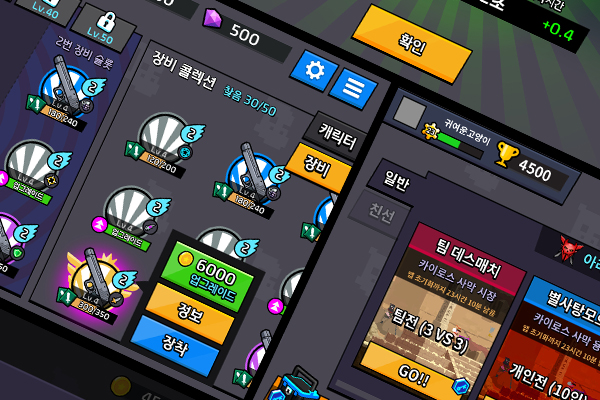Screen dimensions: 600x400
Task: Select the orange 장비 tab
Action: [318, 168]
